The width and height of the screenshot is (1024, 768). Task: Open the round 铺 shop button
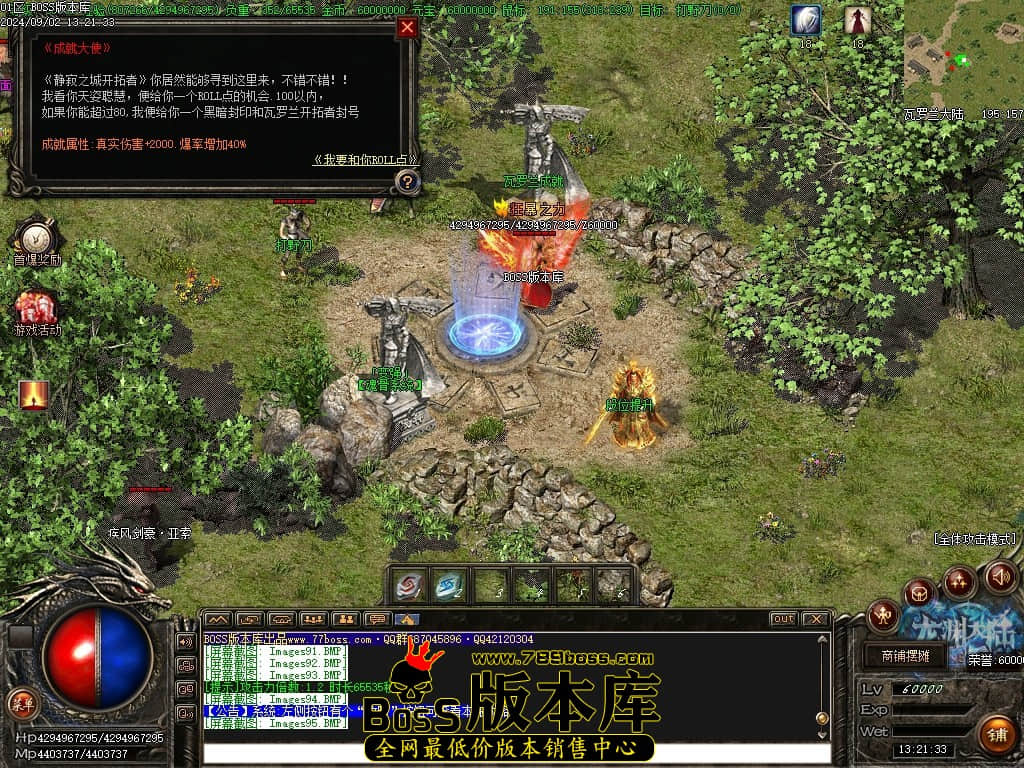pyautogui.click(x=996, y=734)
